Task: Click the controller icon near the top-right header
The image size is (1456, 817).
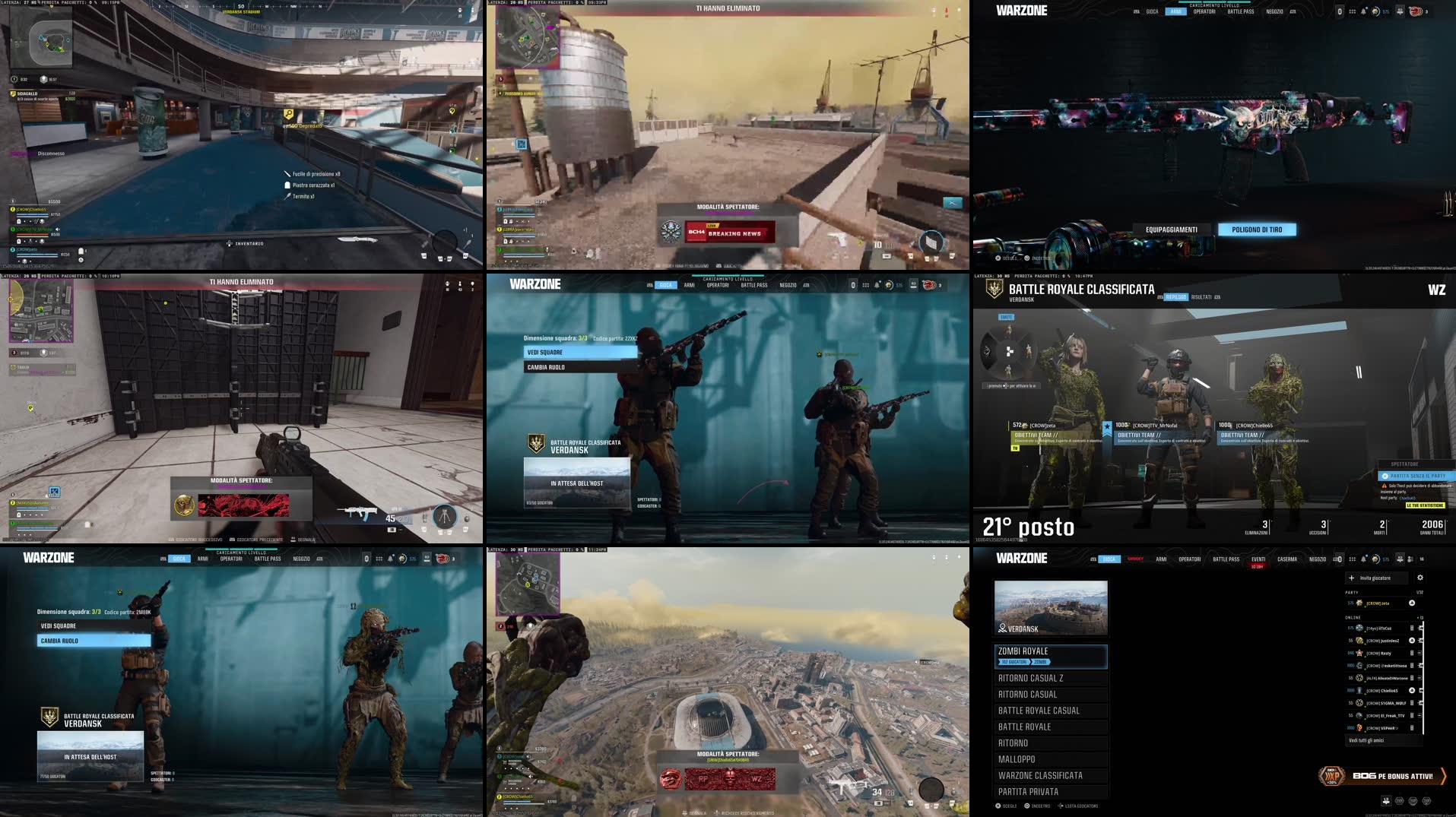Action: pyautogui.click(x=1340, y=559)
